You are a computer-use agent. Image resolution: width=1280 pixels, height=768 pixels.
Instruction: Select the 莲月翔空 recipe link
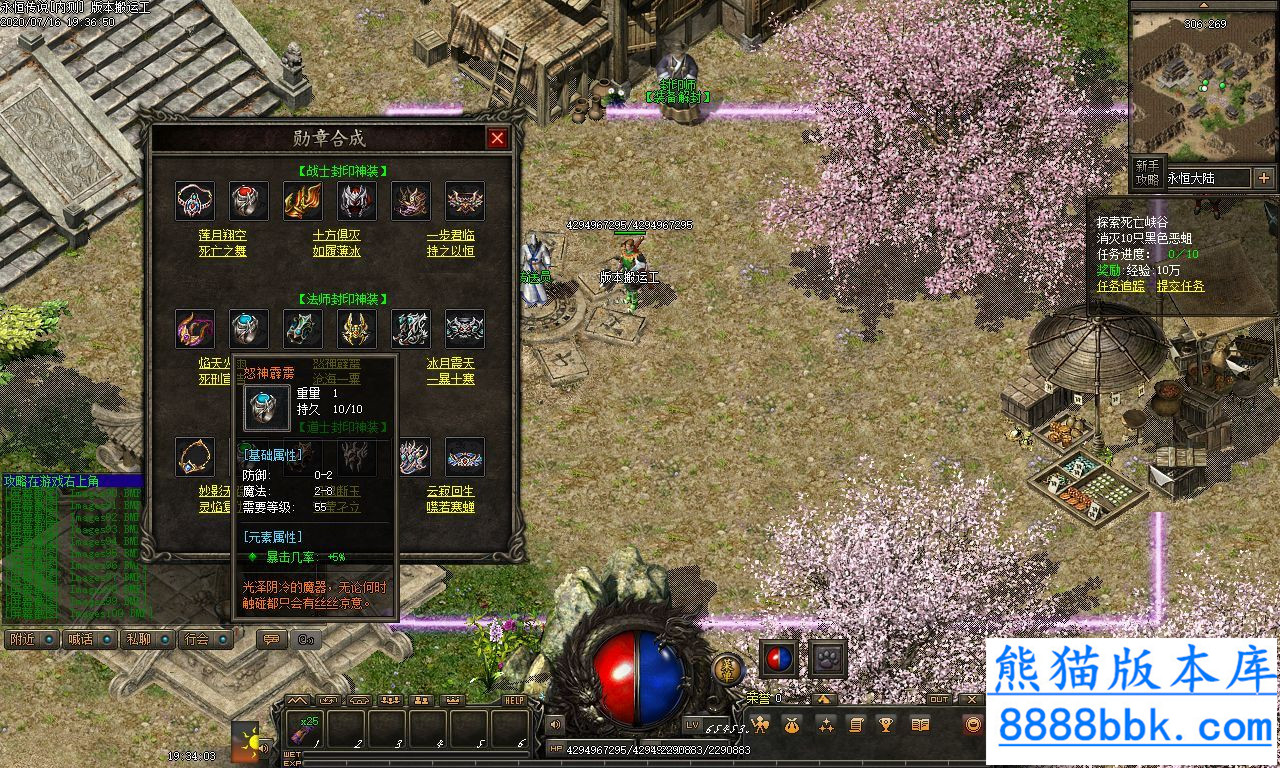222,234
